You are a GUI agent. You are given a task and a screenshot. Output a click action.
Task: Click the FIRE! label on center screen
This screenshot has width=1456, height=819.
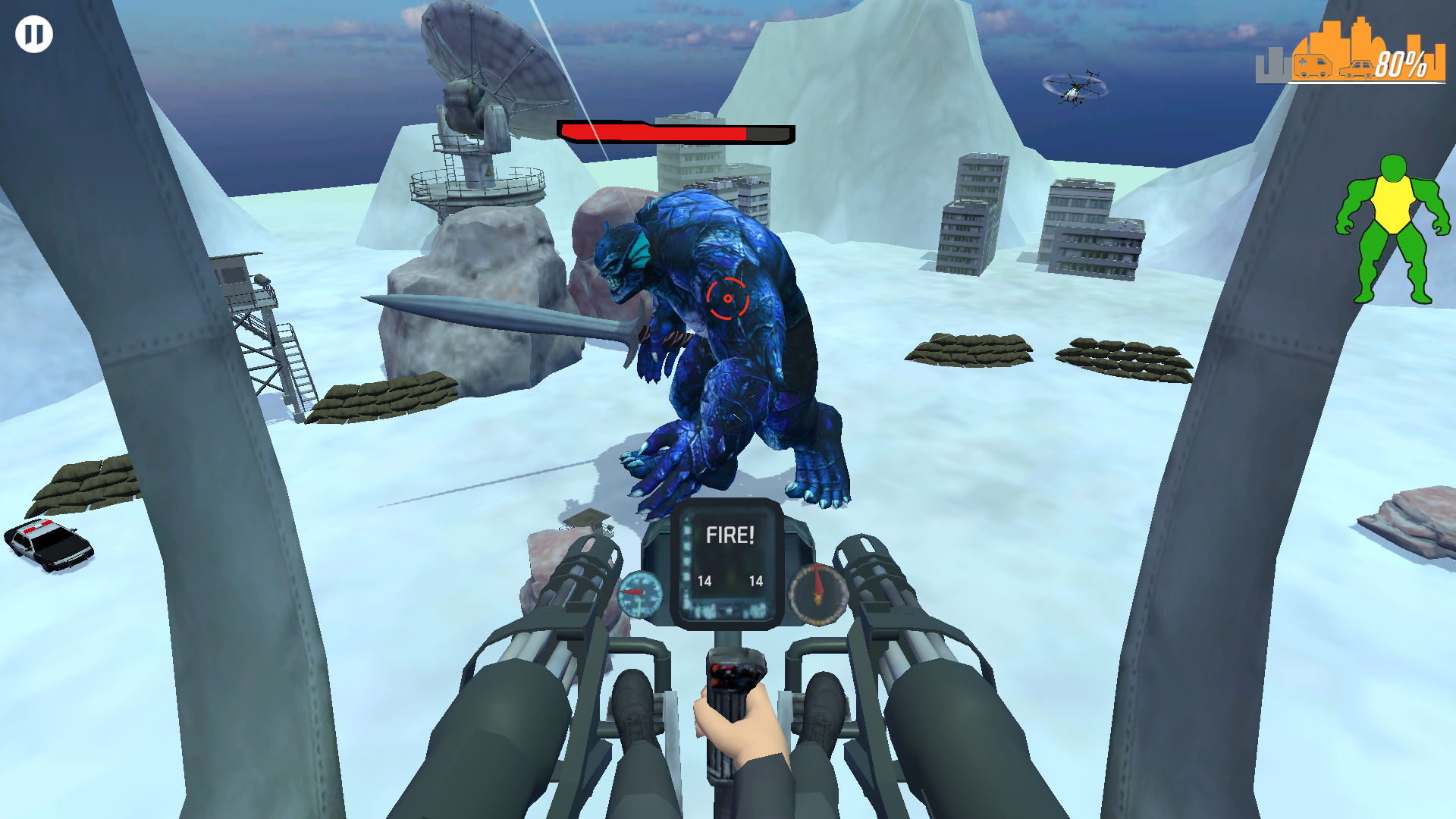730,535
